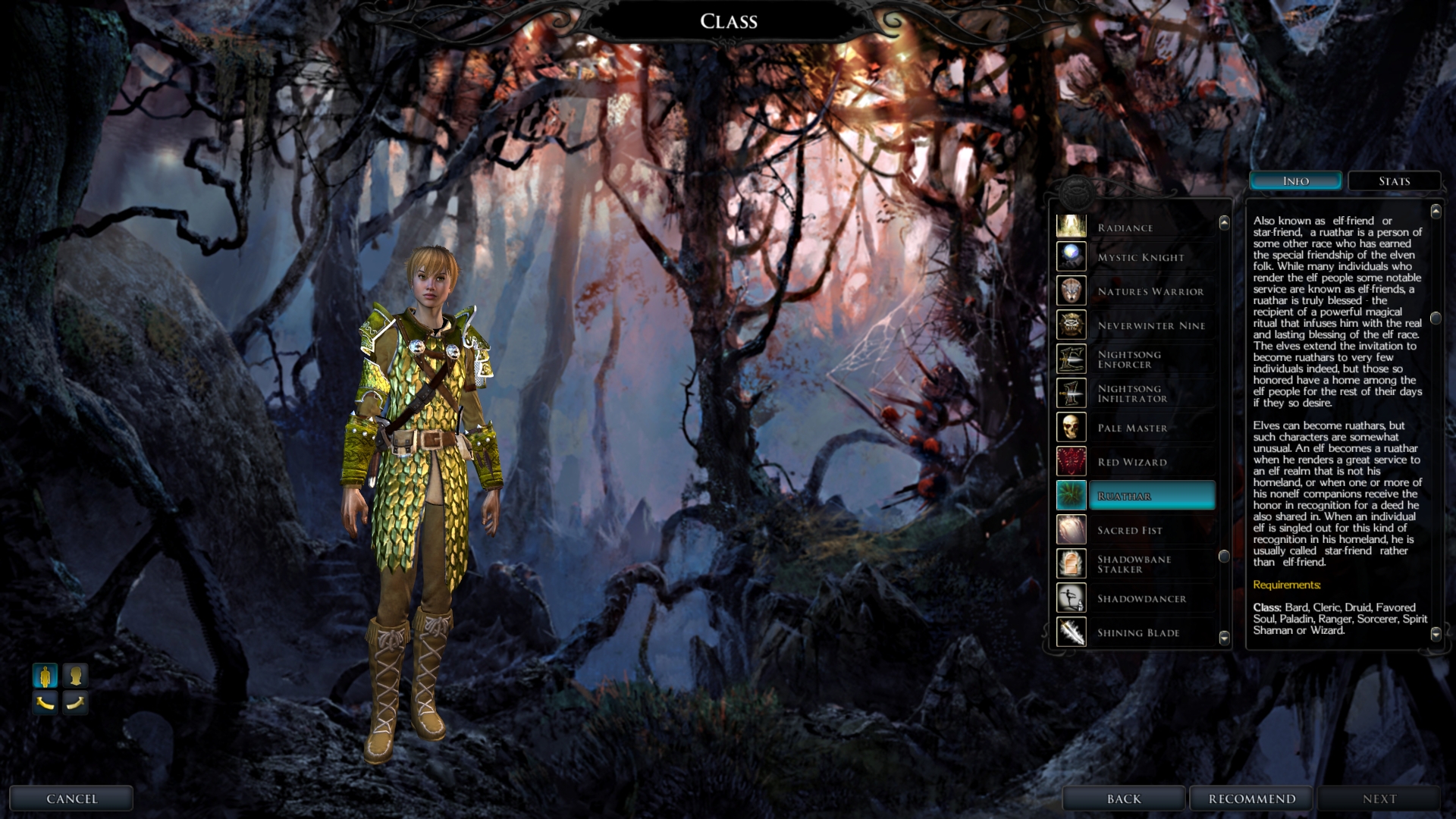
Task: Click the Recommend button
Action: click(1251, 799)
